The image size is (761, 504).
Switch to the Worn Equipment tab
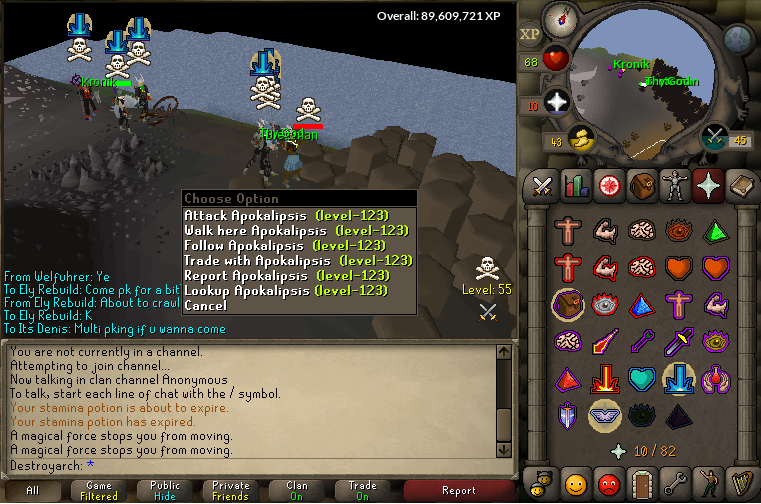[x=674, y=185]
